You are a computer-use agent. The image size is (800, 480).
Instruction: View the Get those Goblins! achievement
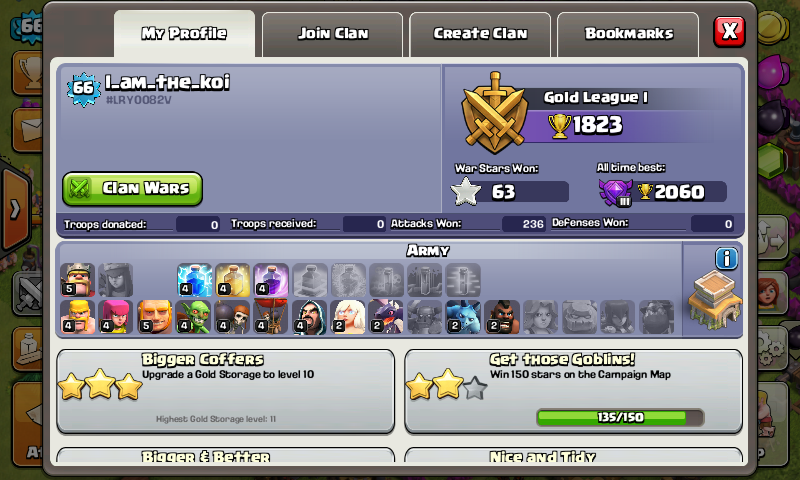coord(573,391)
